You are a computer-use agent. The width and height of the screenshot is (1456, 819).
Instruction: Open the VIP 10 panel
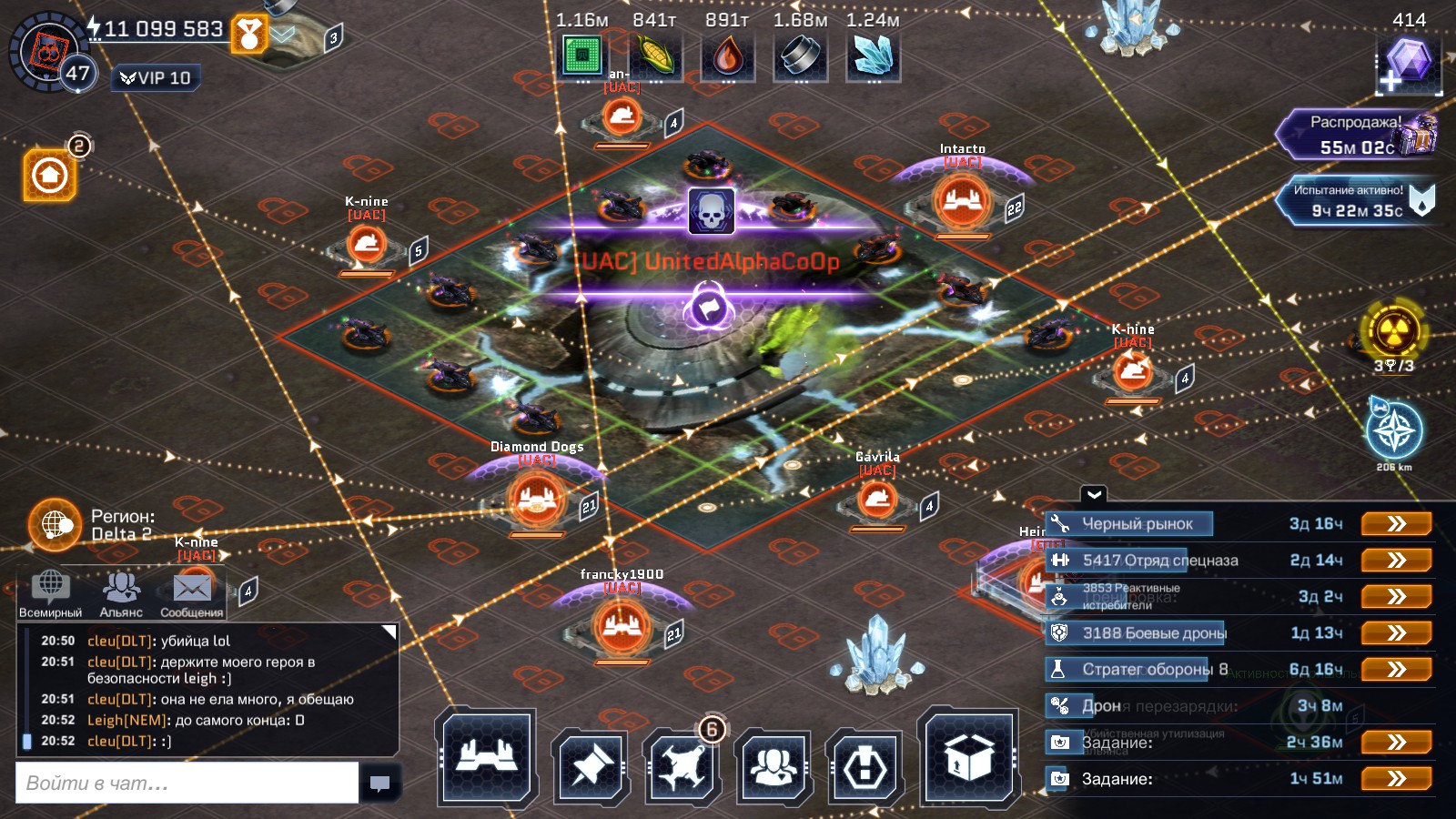(157, 78)
